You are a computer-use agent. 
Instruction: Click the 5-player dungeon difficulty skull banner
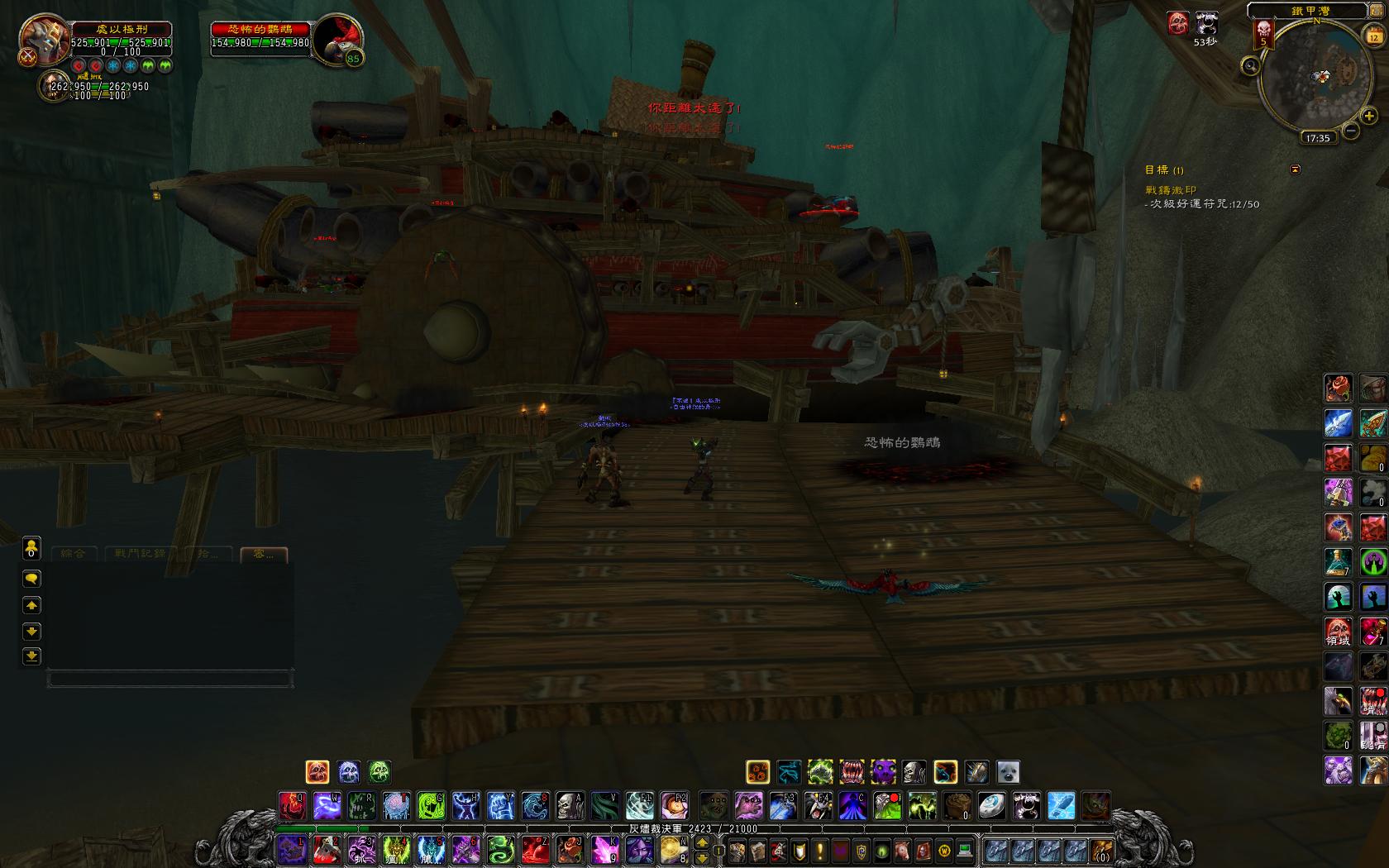(1263, 35)
